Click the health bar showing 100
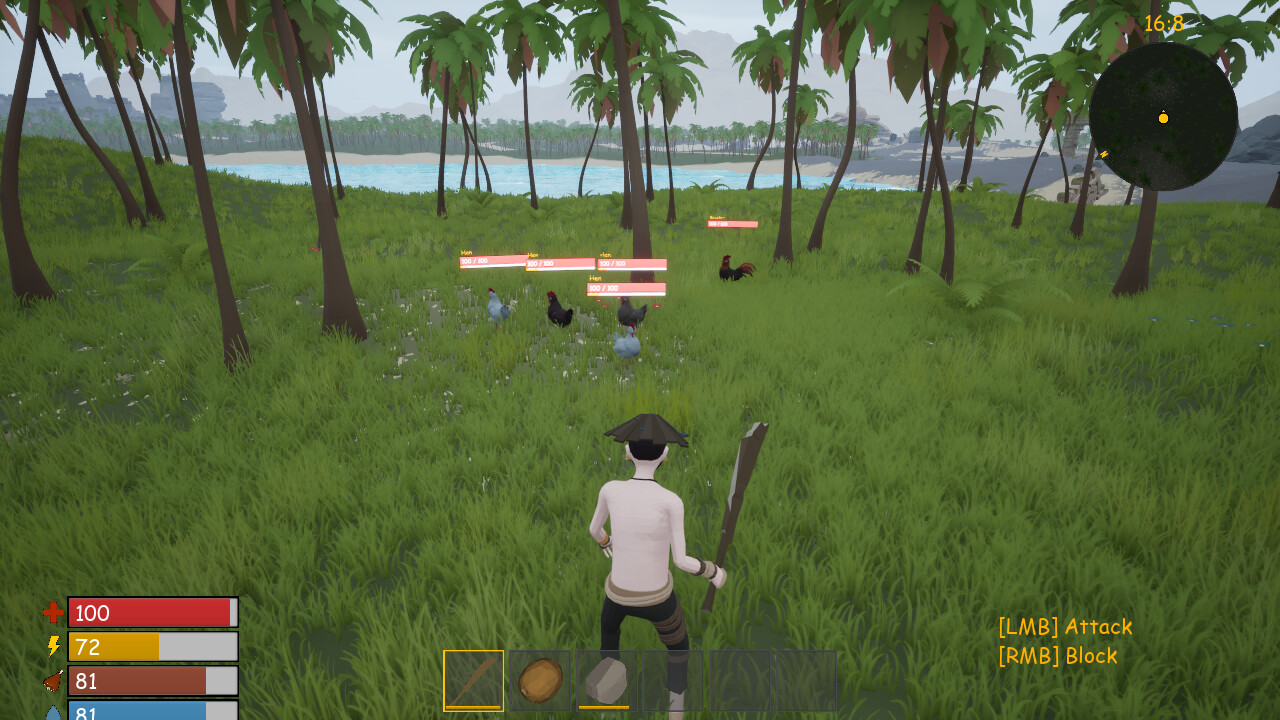 (150, 613)
